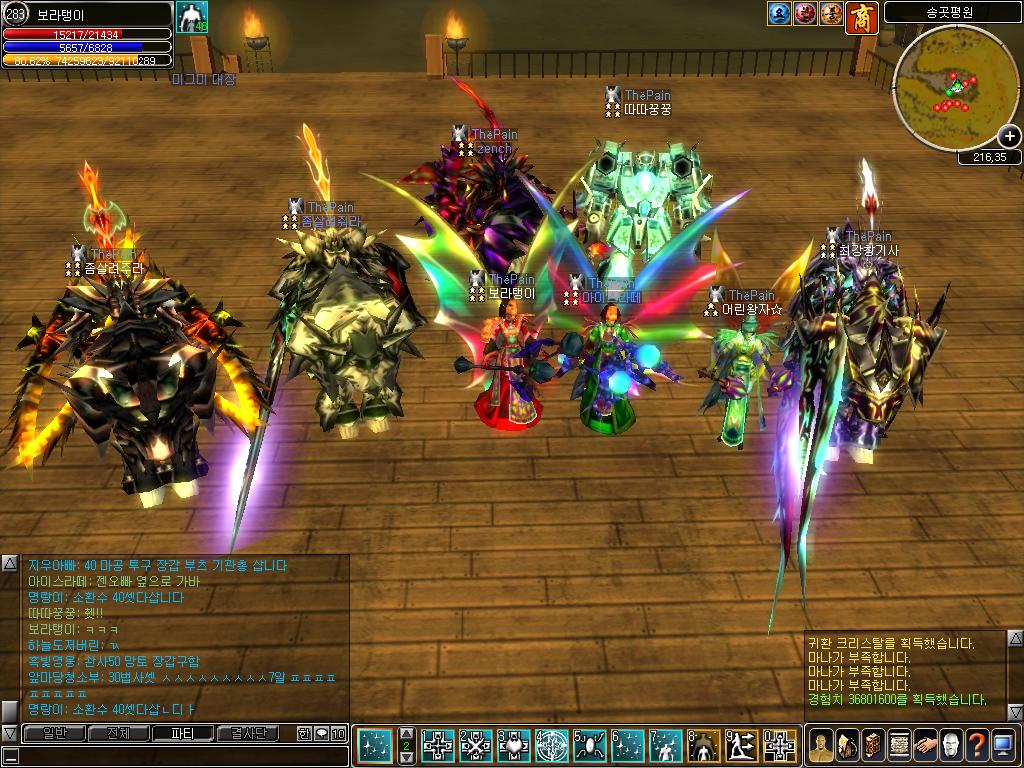Switch to the 일반 chat tab
The width and height of the screenshot is (1024, 768).
click(x=54, y=733)
